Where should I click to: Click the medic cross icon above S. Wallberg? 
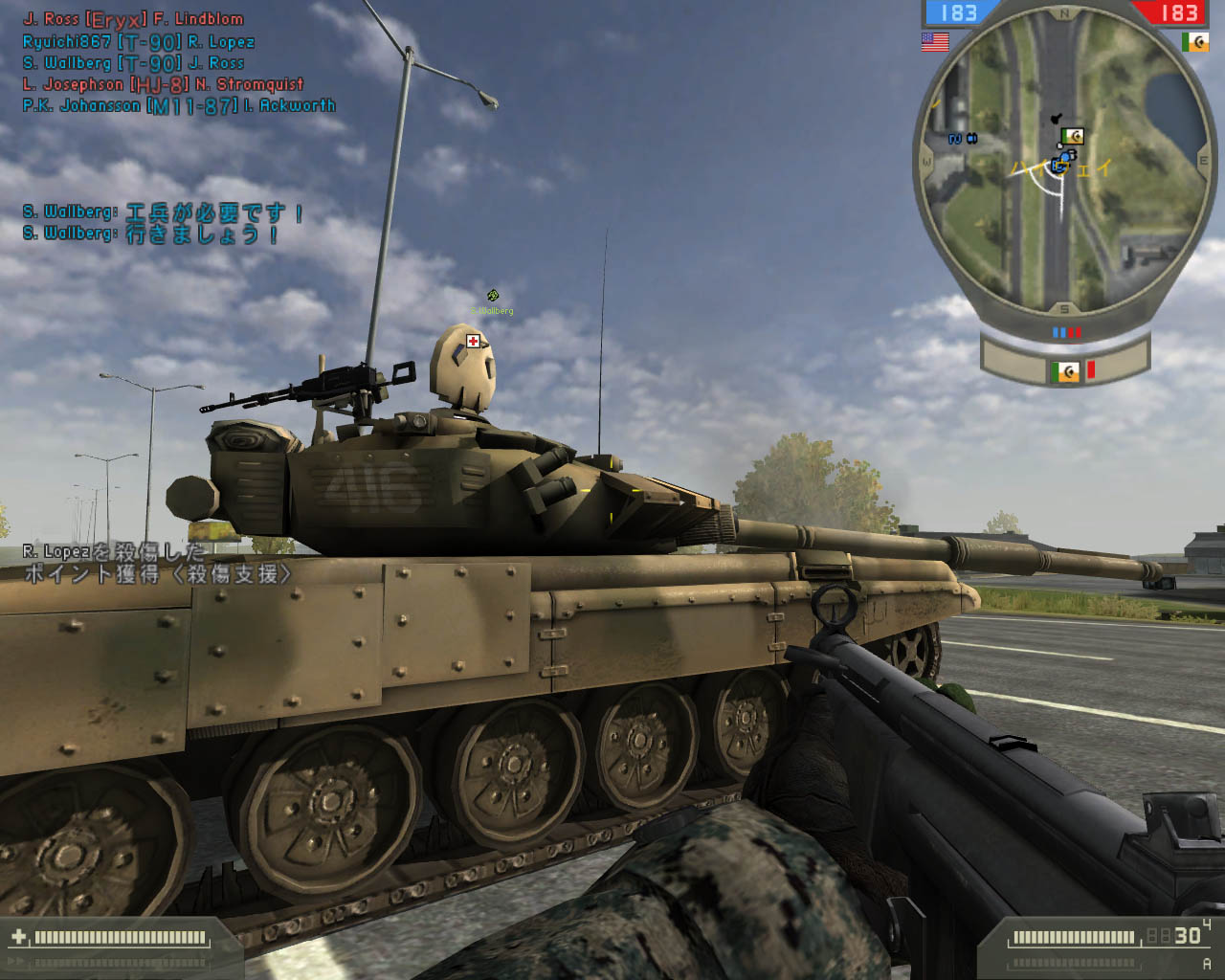click(x=471, y=340)
